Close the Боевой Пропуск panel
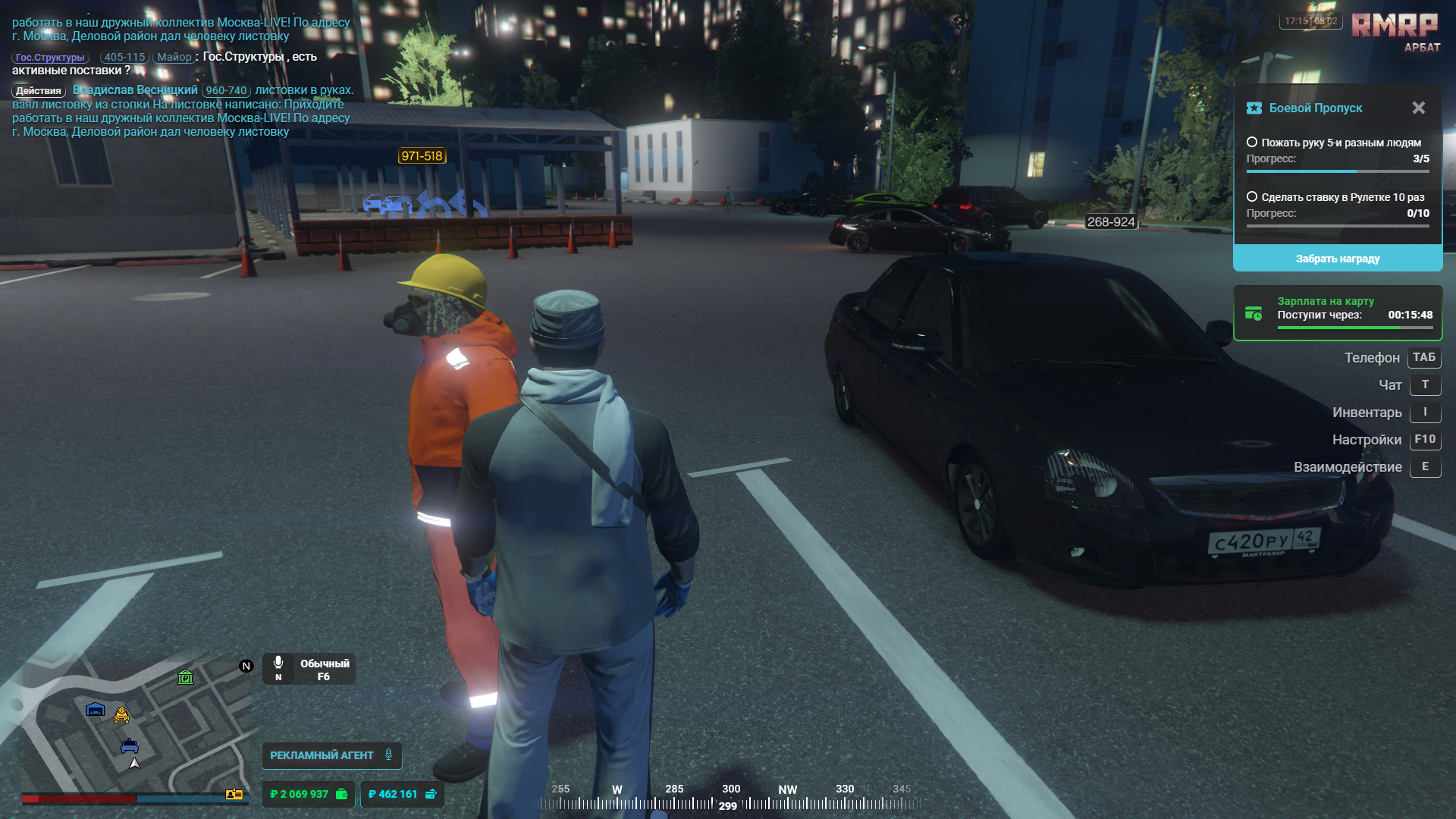Screen dimensions: 1456x819 coord(1418,108)
